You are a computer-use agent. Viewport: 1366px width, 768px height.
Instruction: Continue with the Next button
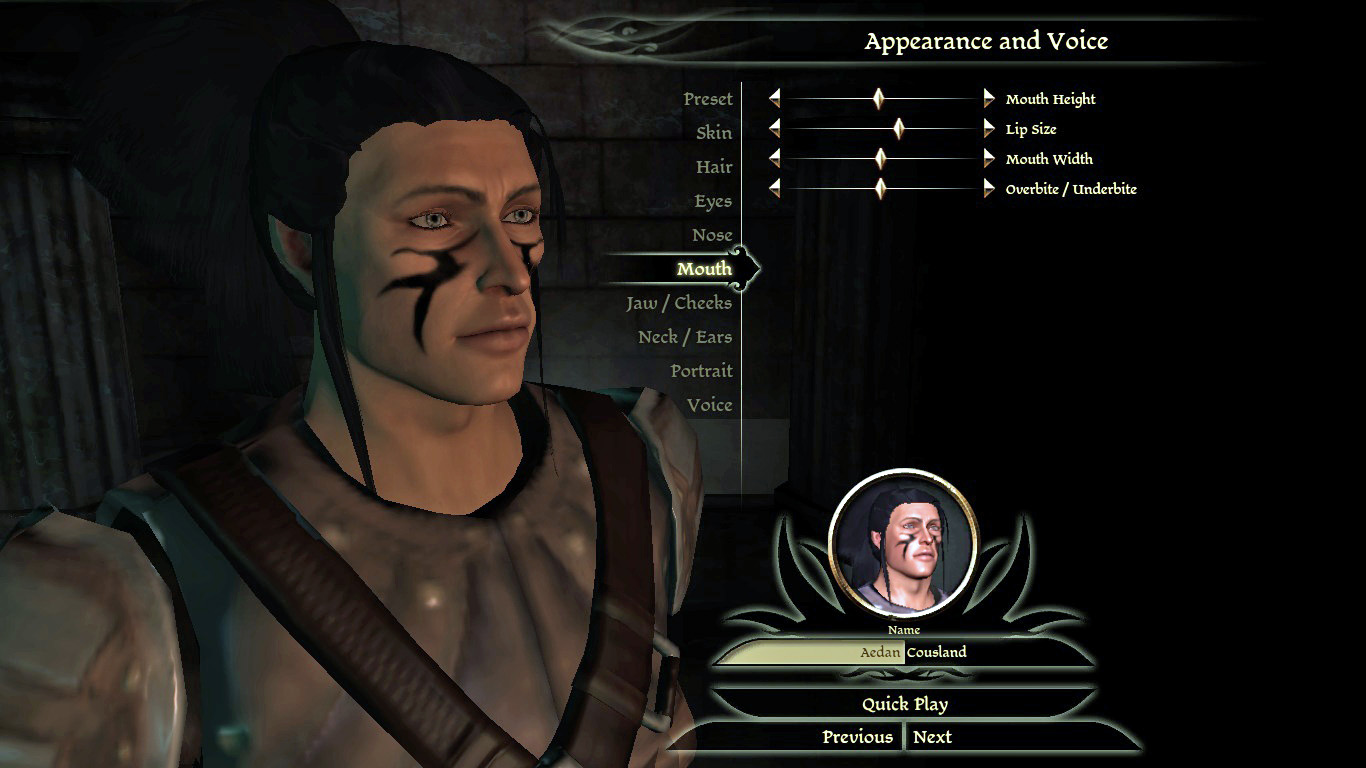pos(932,737)
